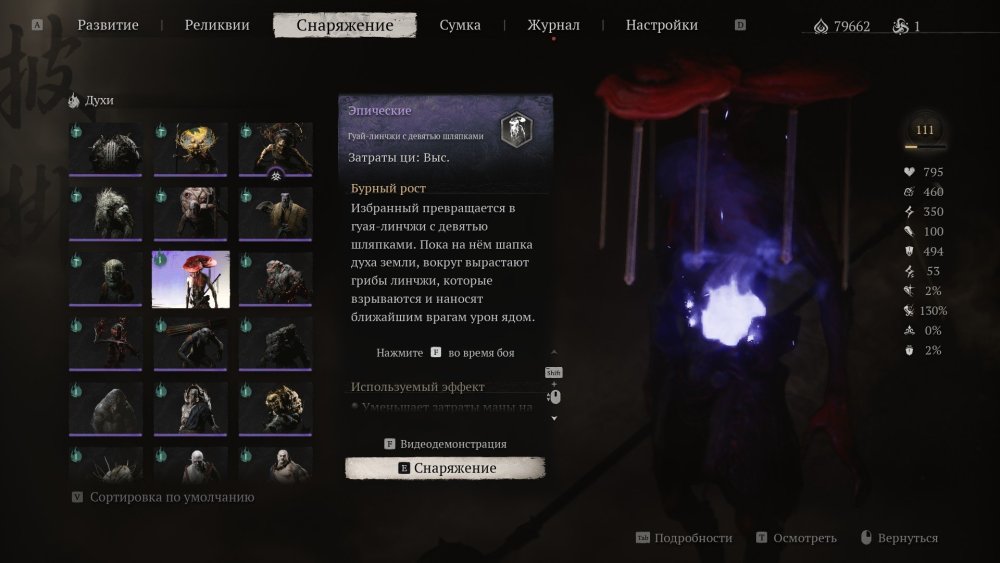Pick the yellow-robed figure spirit
The height and width of the screenshot is (563, 1000).
(x=275, y=213)
